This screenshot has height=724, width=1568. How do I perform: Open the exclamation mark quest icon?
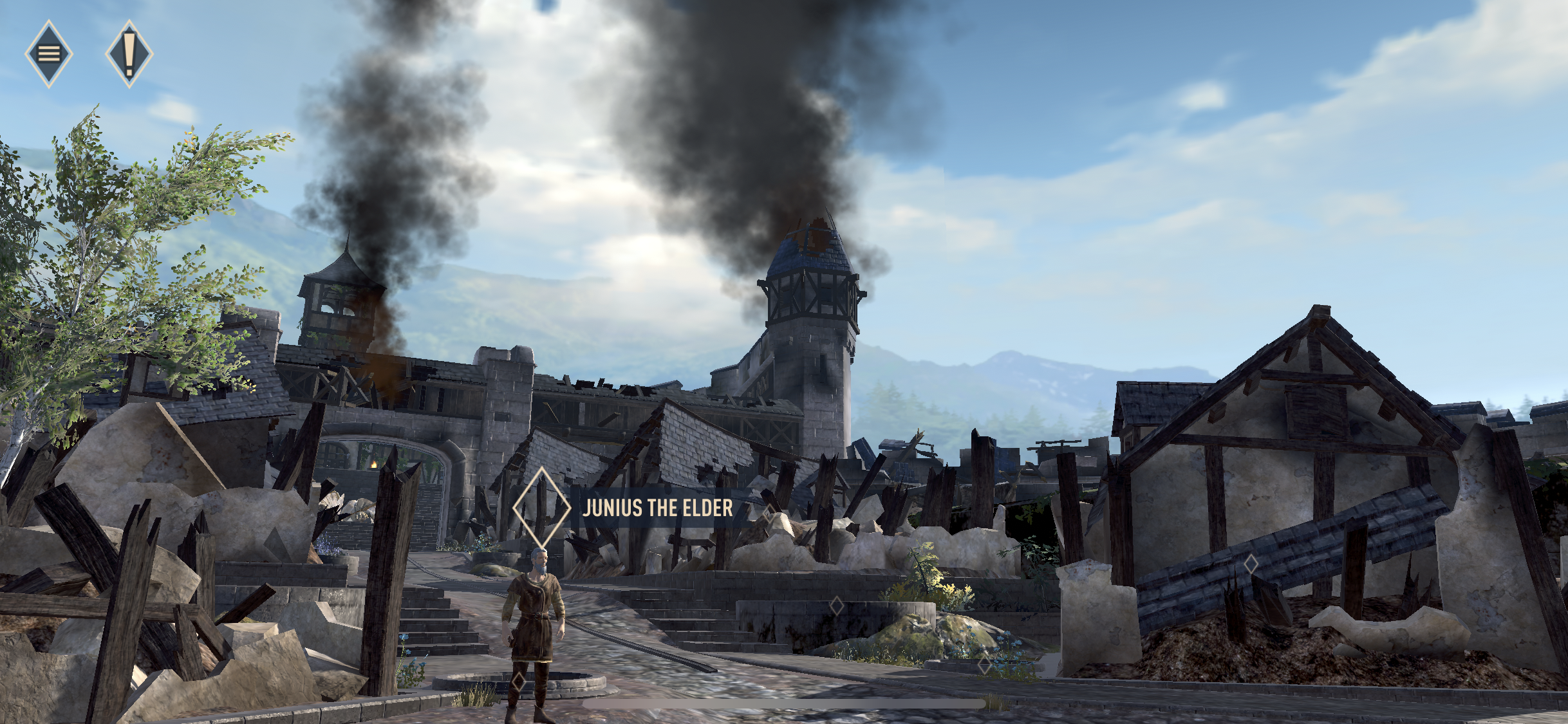coord(129,53)
